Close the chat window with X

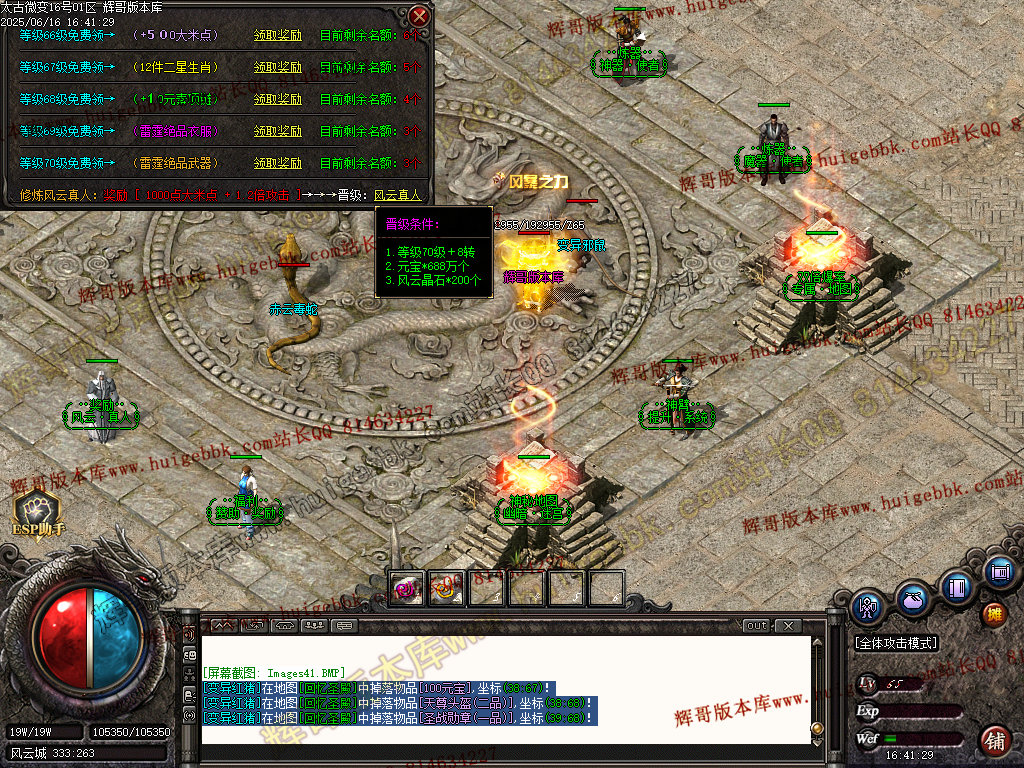787,626
